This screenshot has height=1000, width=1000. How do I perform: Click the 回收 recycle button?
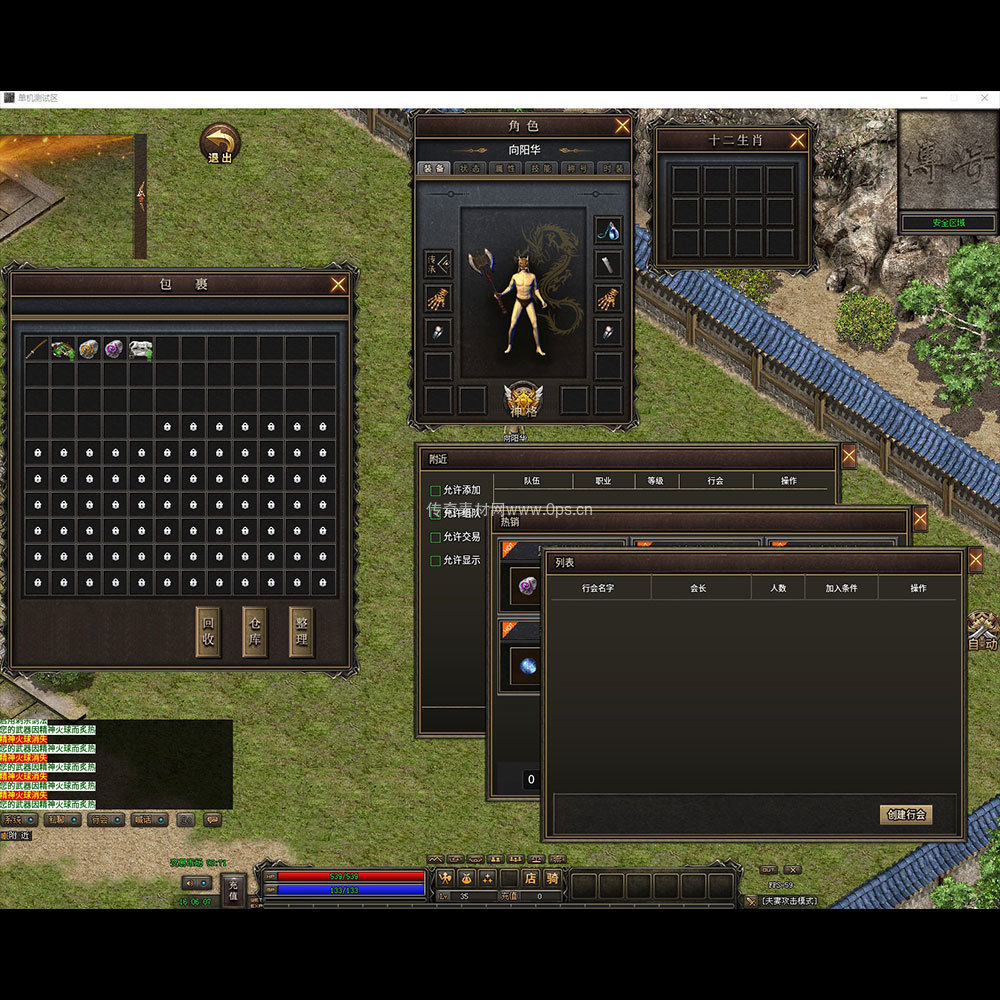click(x=208, y=632)
